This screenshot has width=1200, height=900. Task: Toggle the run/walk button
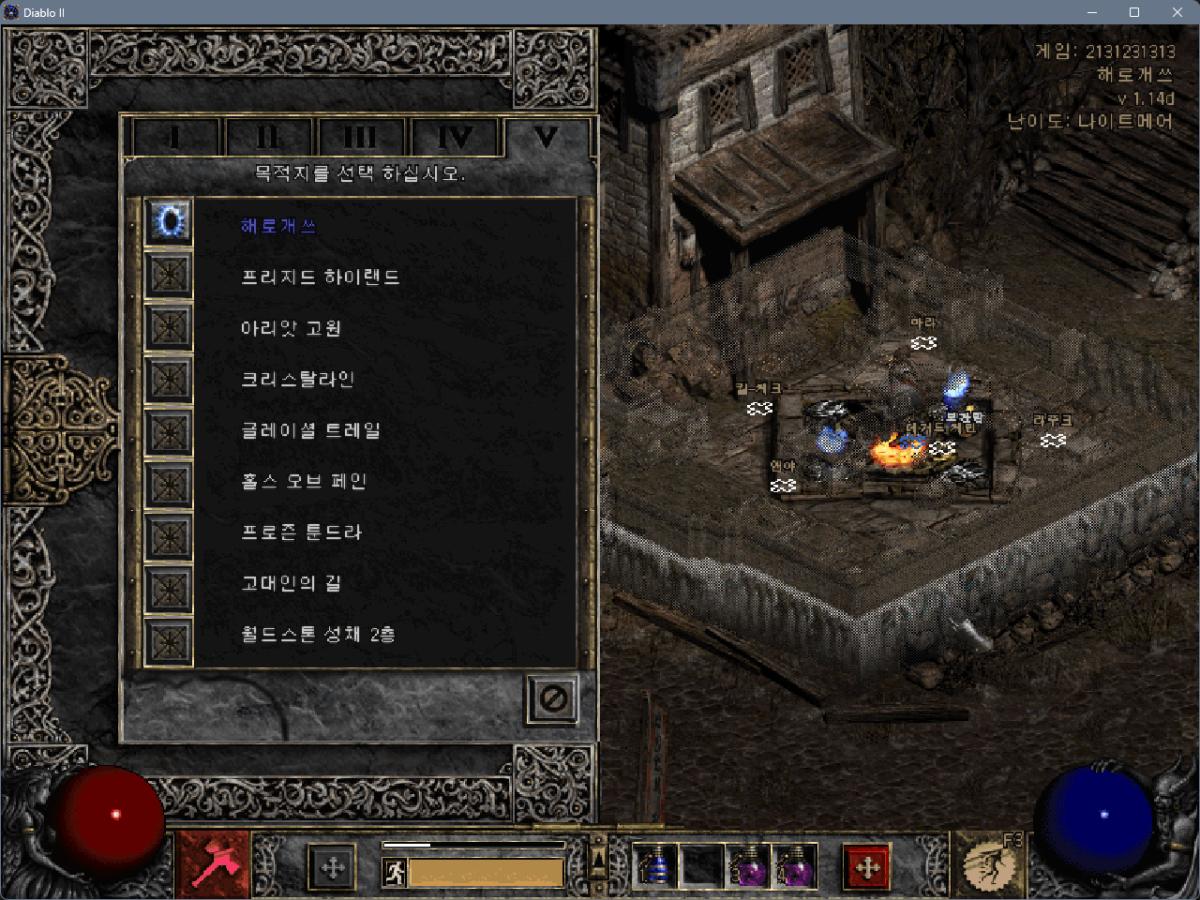[394, 873]
